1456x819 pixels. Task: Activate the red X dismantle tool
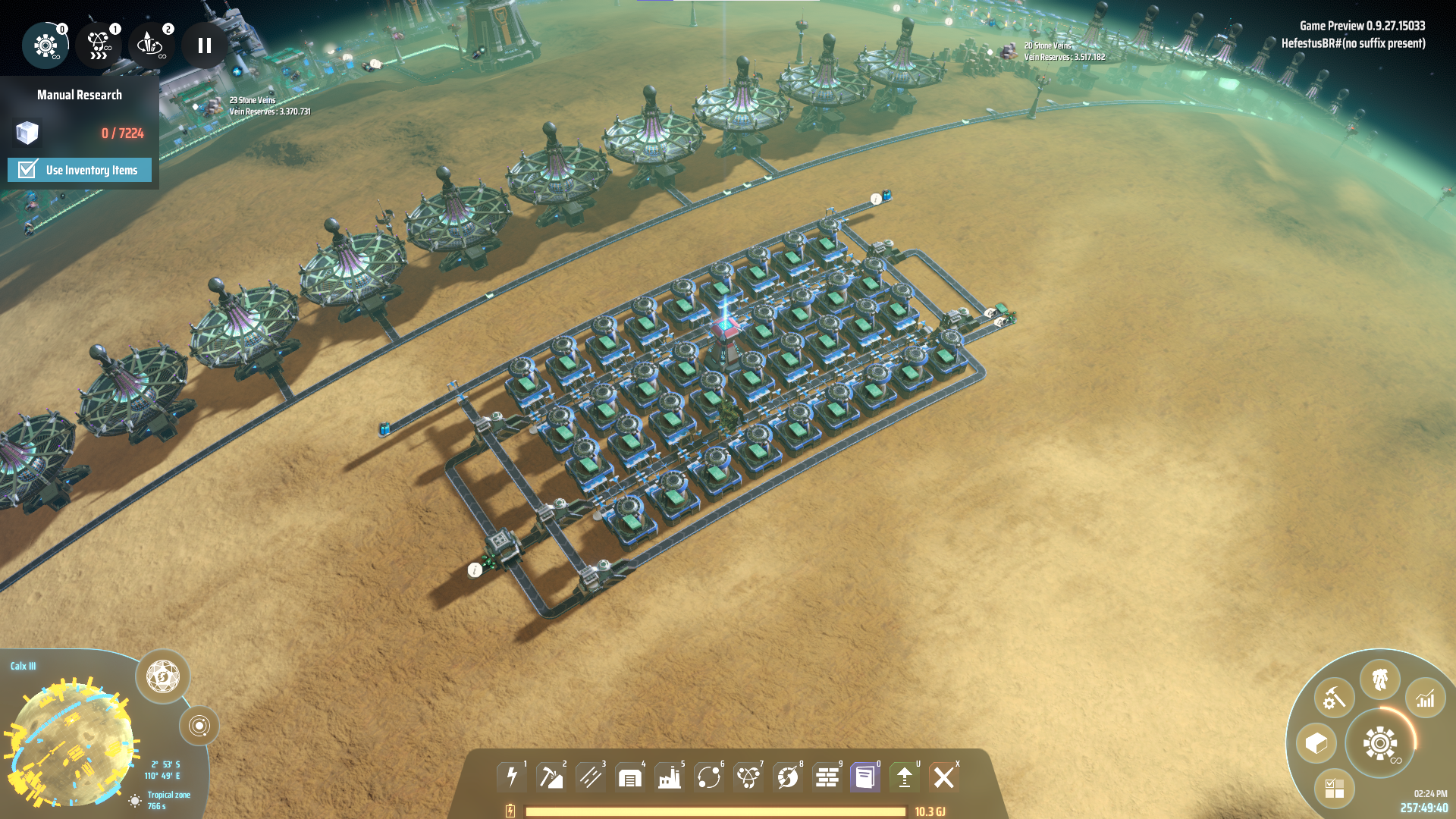(944, 777)
